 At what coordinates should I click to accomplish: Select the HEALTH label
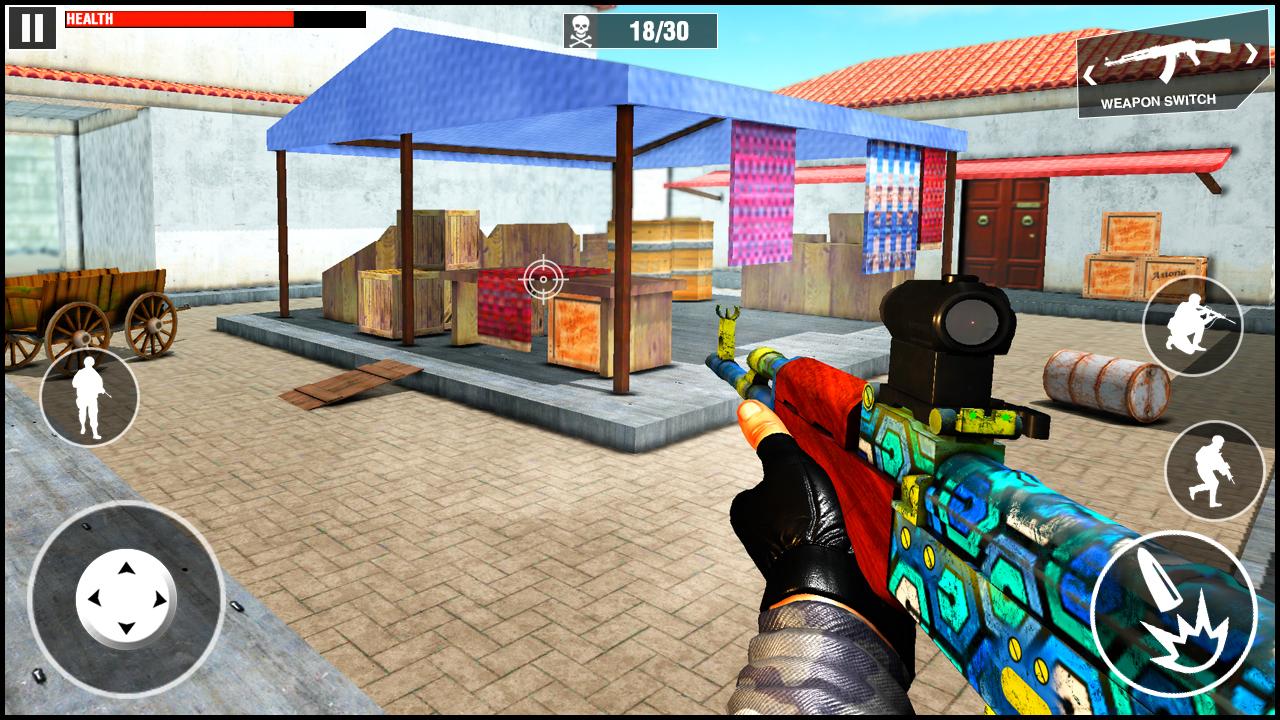(90, 17)
